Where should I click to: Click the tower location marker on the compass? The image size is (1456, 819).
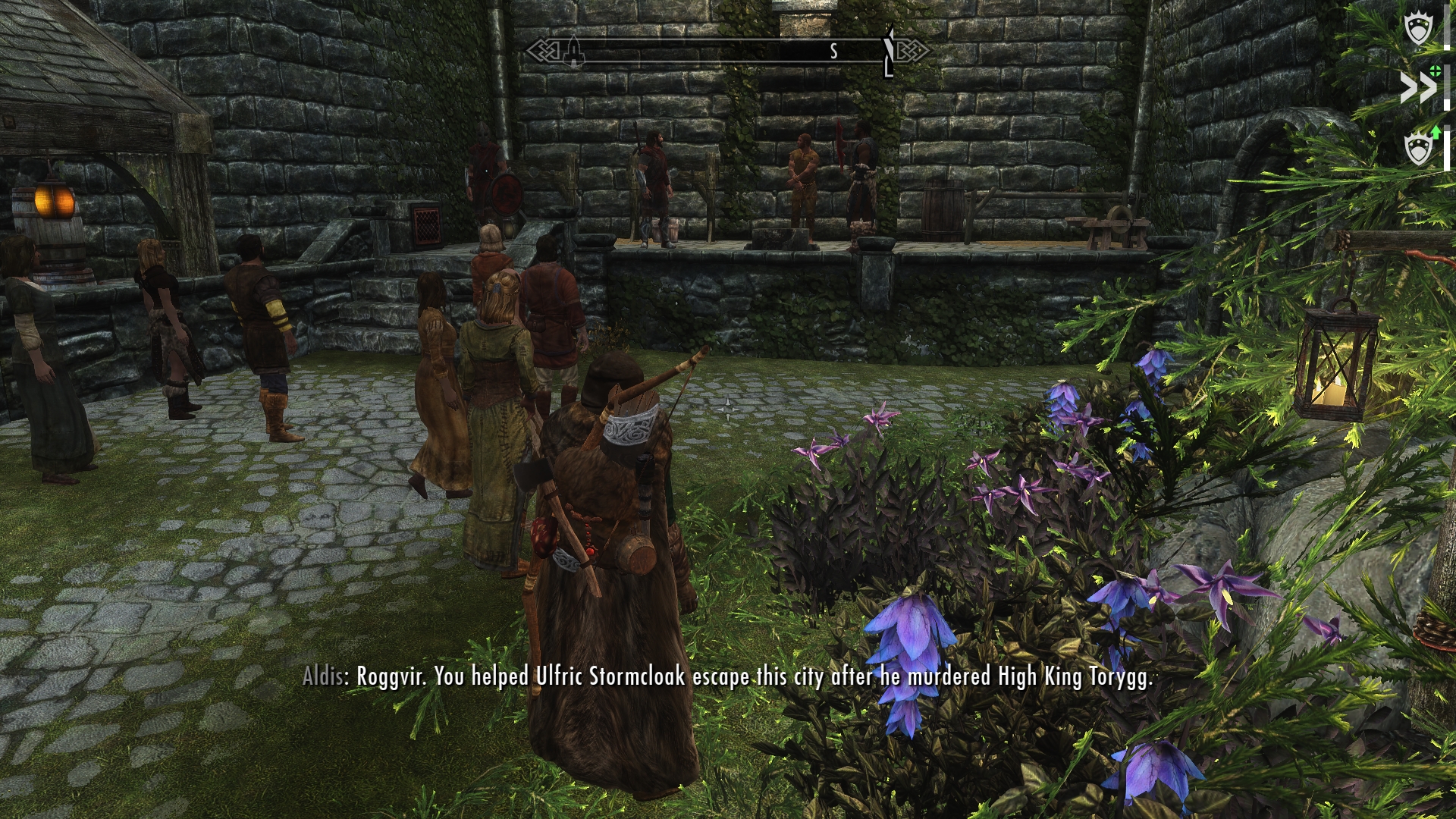click(575, 52)
